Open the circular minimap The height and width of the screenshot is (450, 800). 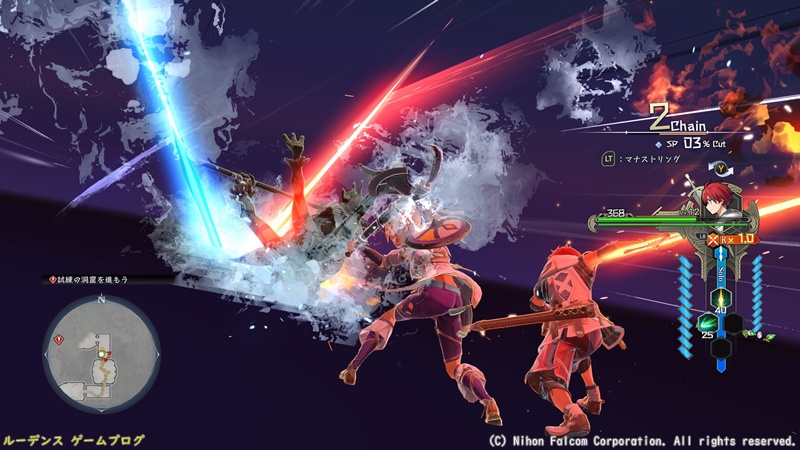[x=101, y=355]
